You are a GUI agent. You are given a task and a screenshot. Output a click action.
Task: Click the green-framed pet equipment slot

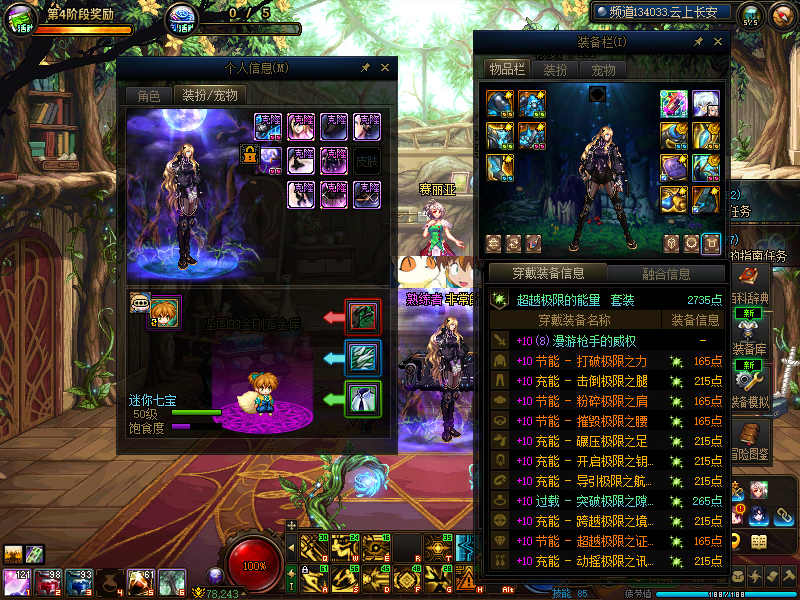pos(361,399)
